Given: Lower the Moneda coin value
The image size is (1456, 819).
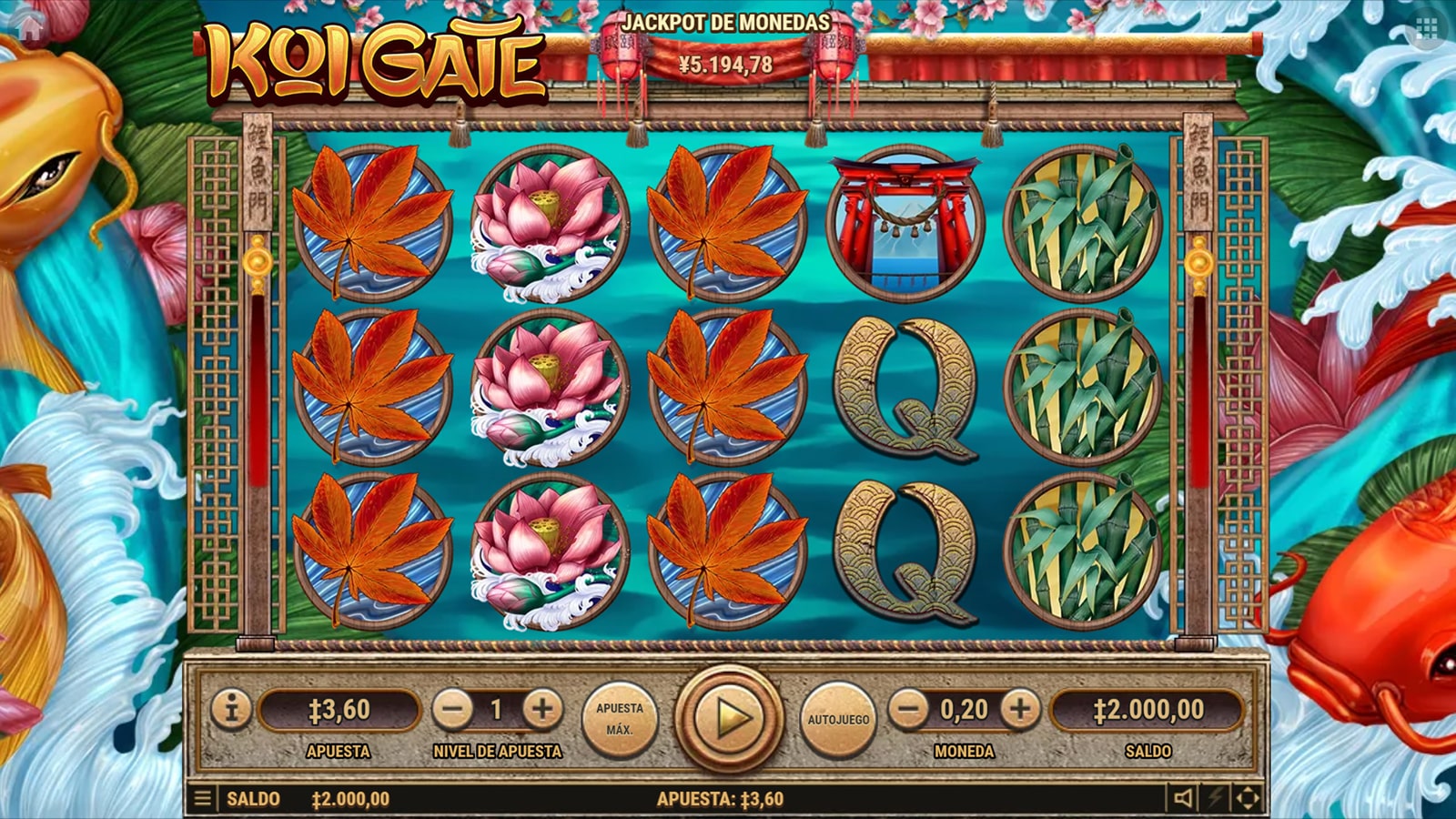Looking at the screenshot, I should click(908, 710).
